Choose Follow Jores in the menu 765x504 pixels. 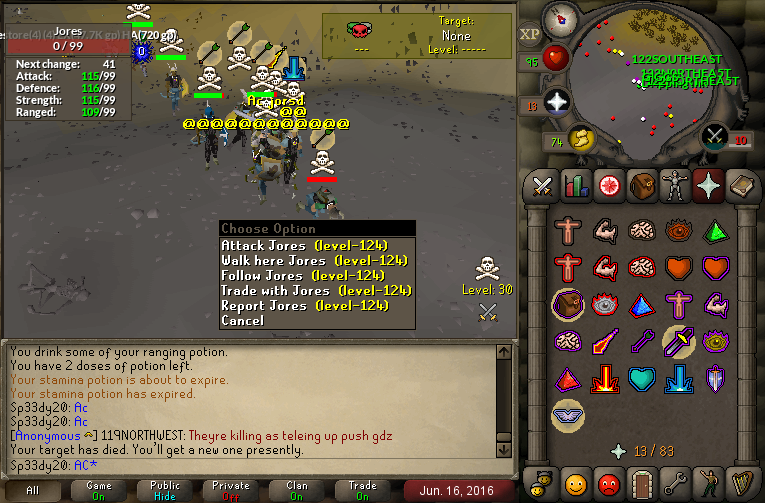click(302, 276)
